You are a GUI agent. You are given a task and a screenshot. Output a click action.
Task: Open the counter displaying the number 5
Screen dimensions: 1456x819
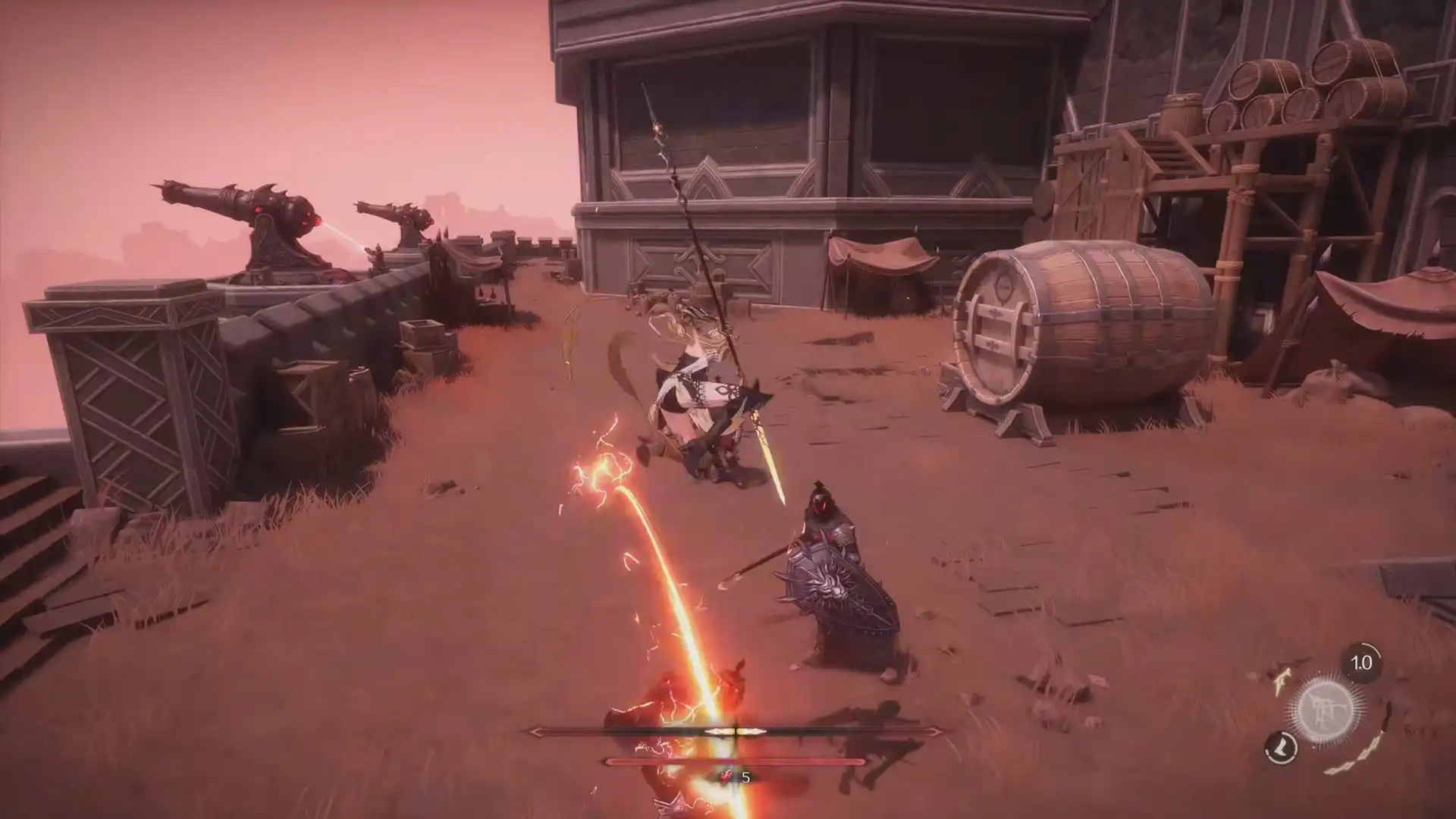point(745,777)
